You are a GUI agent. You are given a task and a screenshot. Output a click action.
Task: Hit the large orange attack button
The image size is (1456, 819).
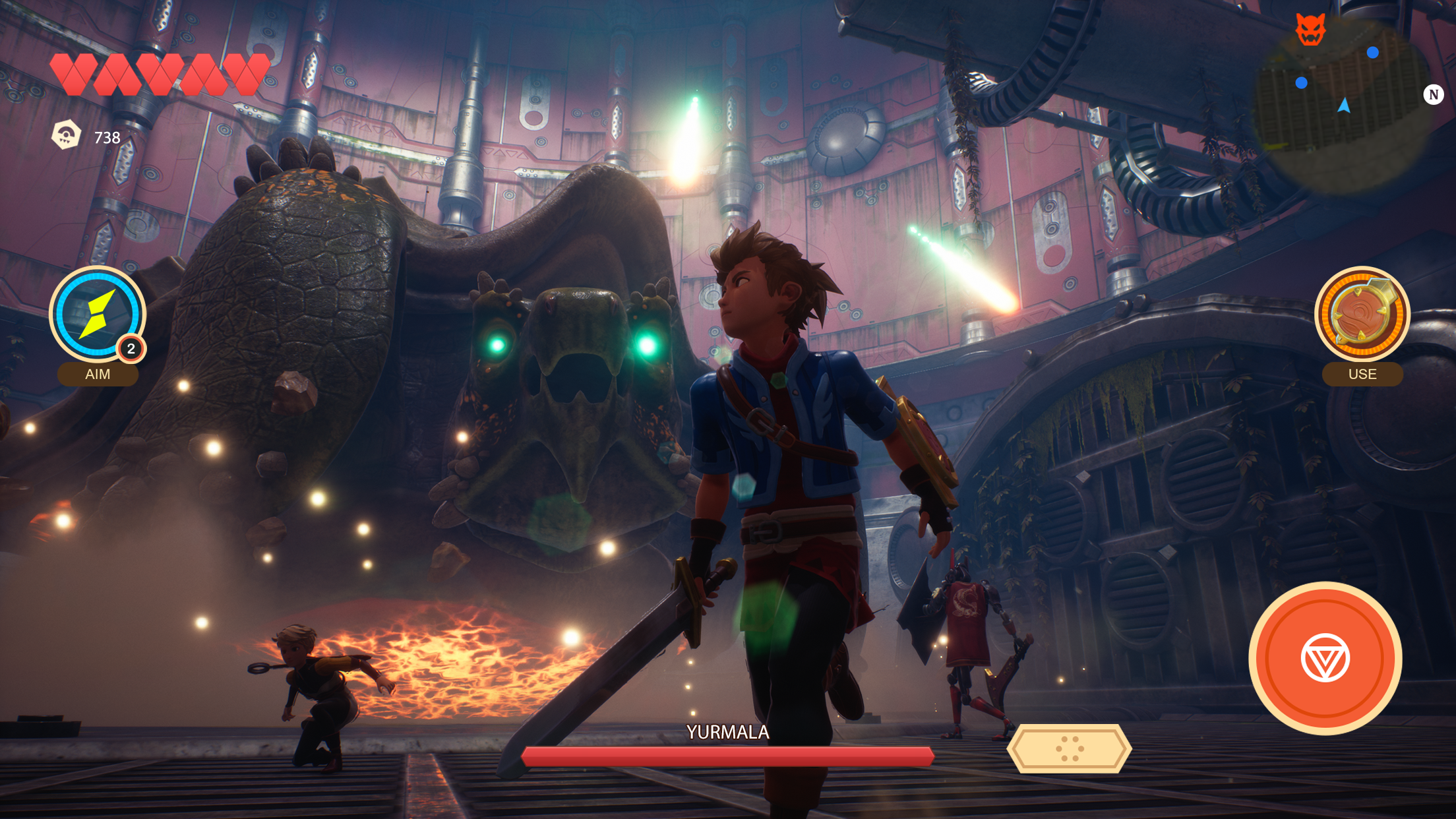[1325, 658]
